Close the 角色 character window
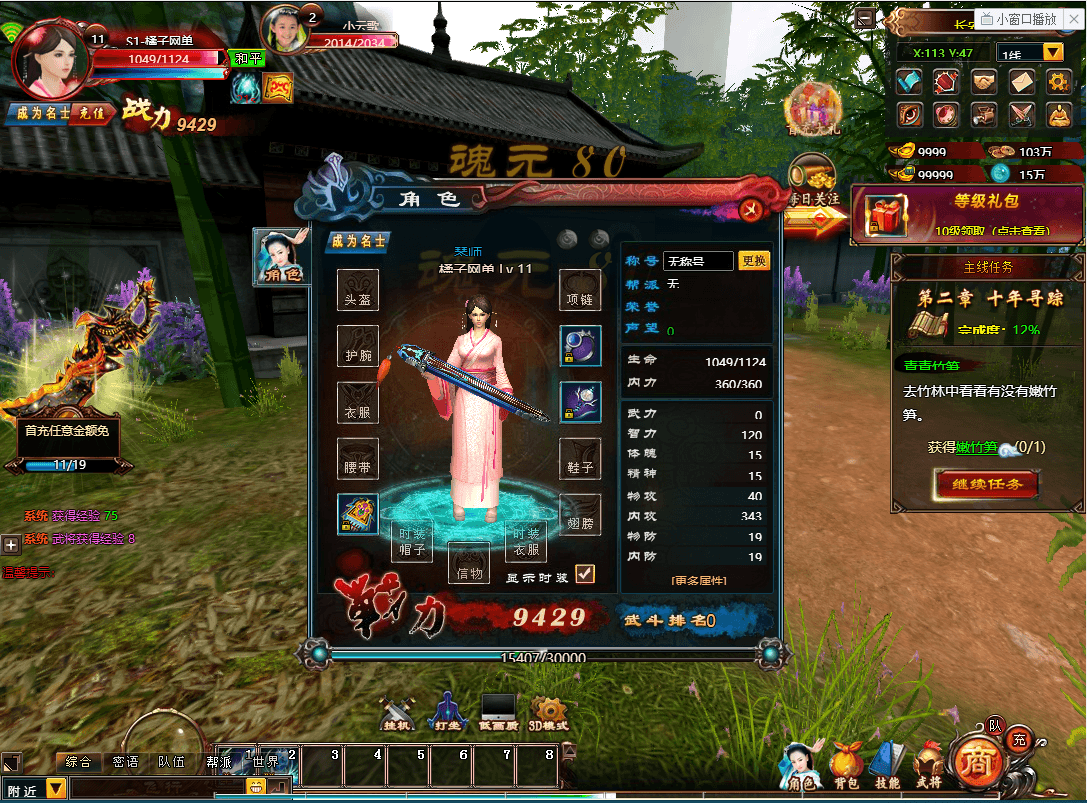This screenshot has height=803, width=1087. tap(750, 208)
